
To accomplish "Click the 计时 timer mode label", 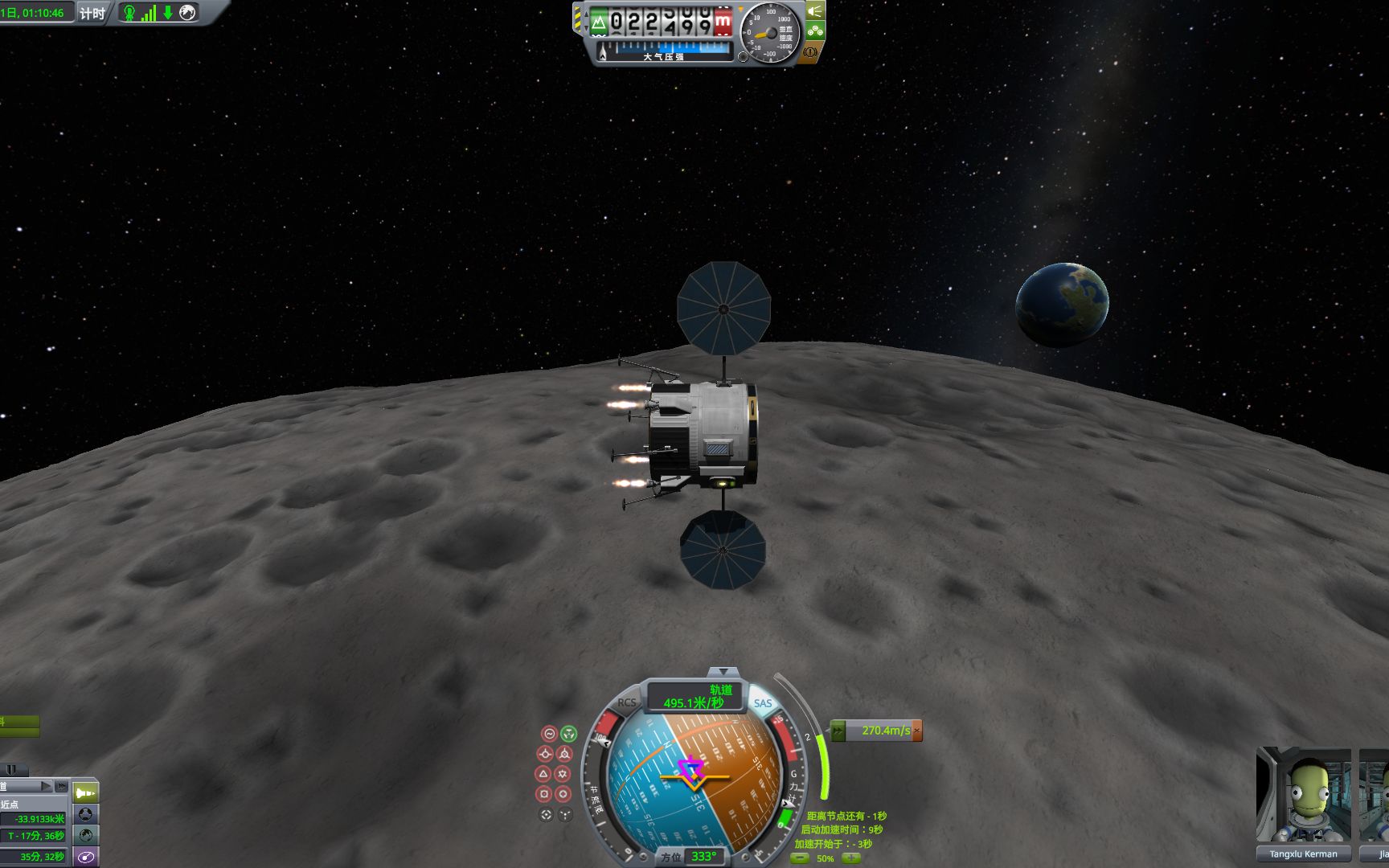I will [92, 13].
